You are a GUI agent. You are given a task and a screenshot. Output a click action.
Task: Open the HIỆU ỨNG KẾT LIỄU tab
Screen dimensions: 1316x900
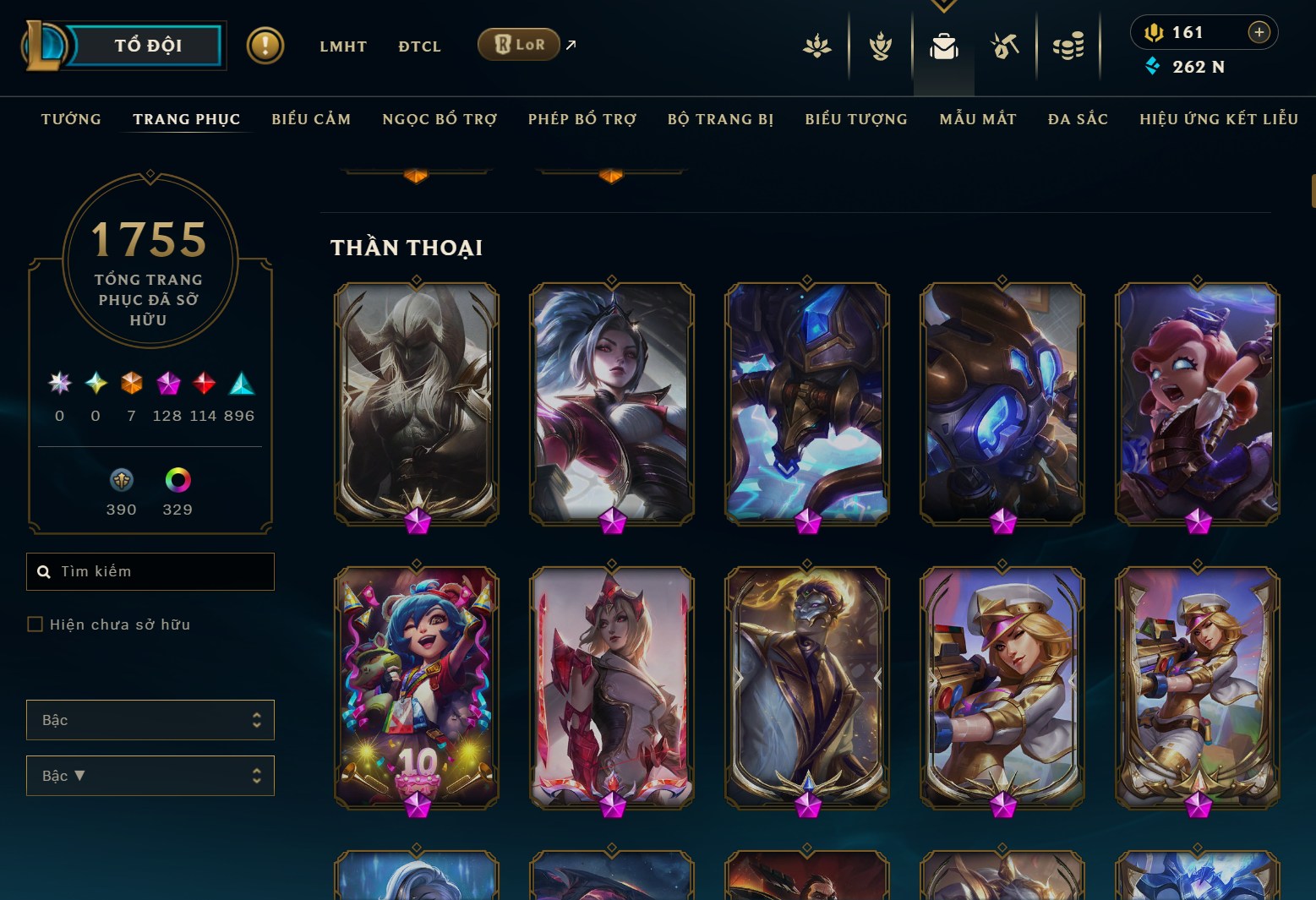click(1218, 119)
